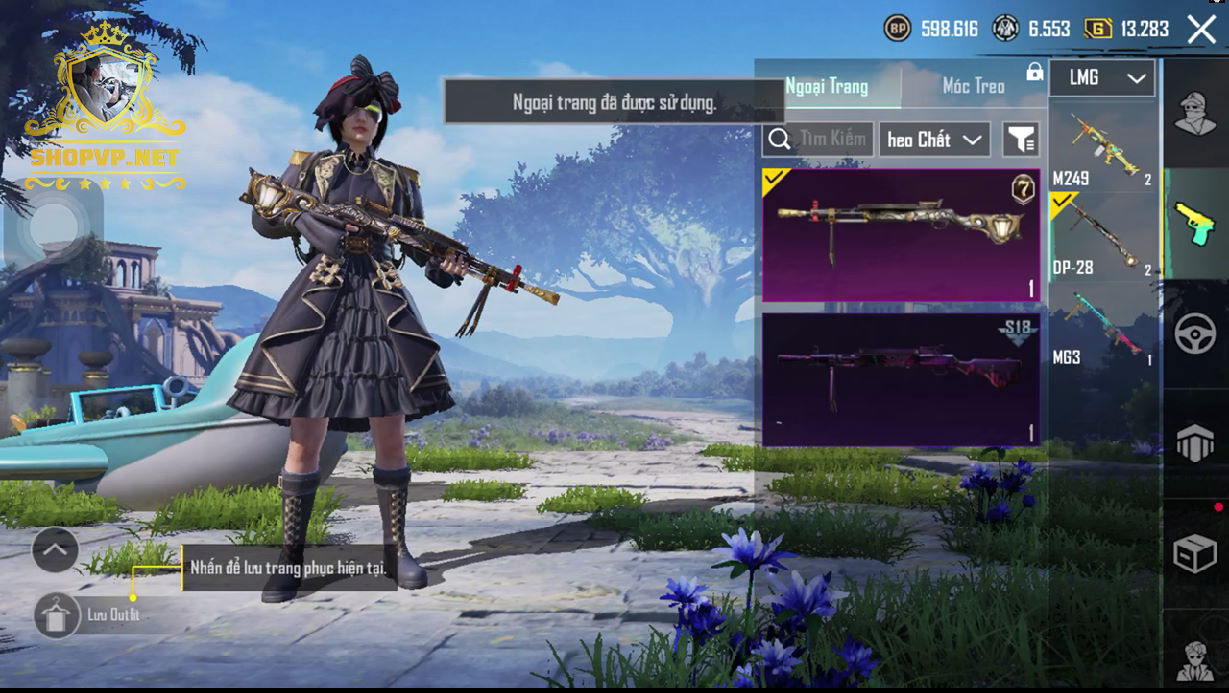Choose the dark red S18 skin card

pos(900,379)
